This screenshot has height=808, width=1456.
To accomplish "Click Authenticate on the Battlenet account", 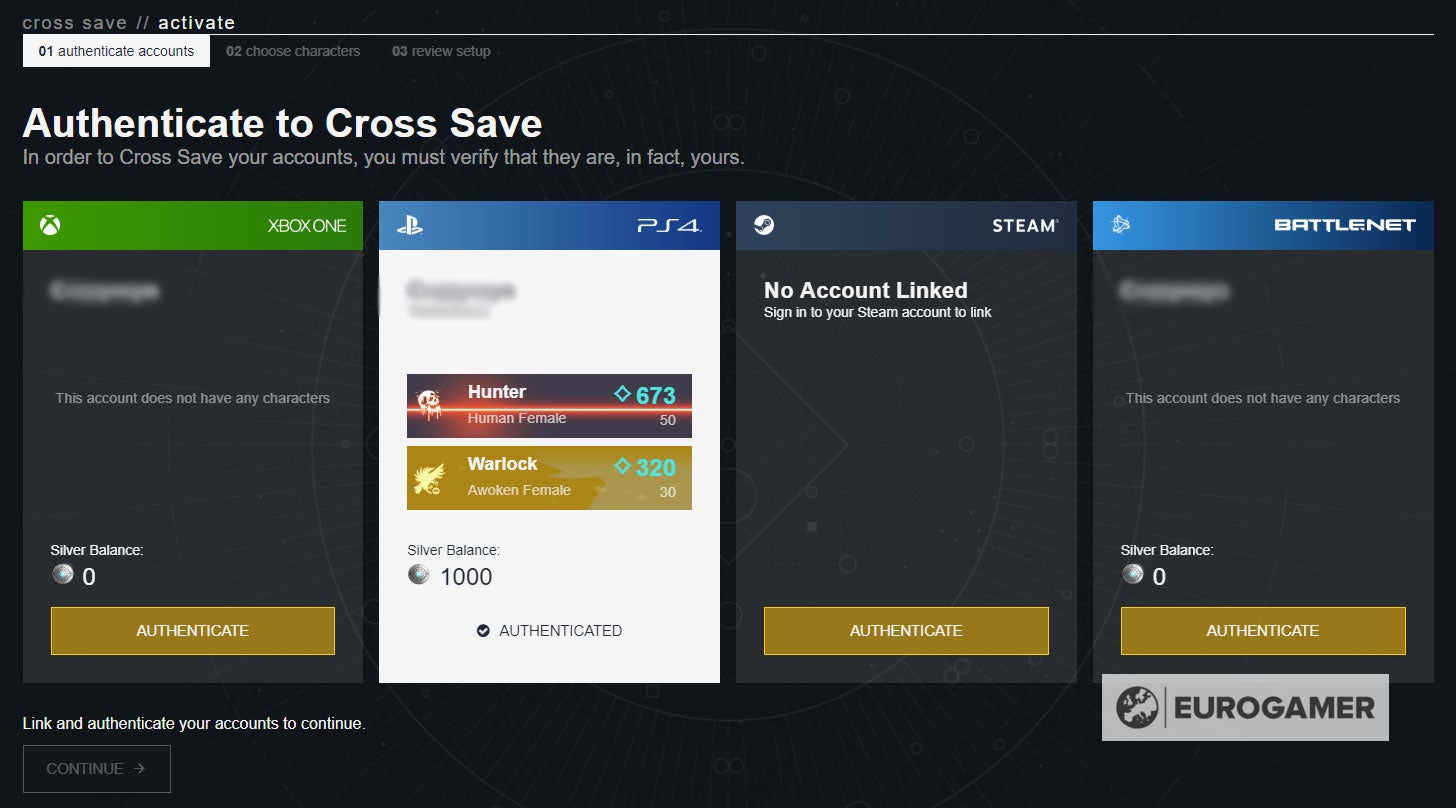I will point(1262,630).
